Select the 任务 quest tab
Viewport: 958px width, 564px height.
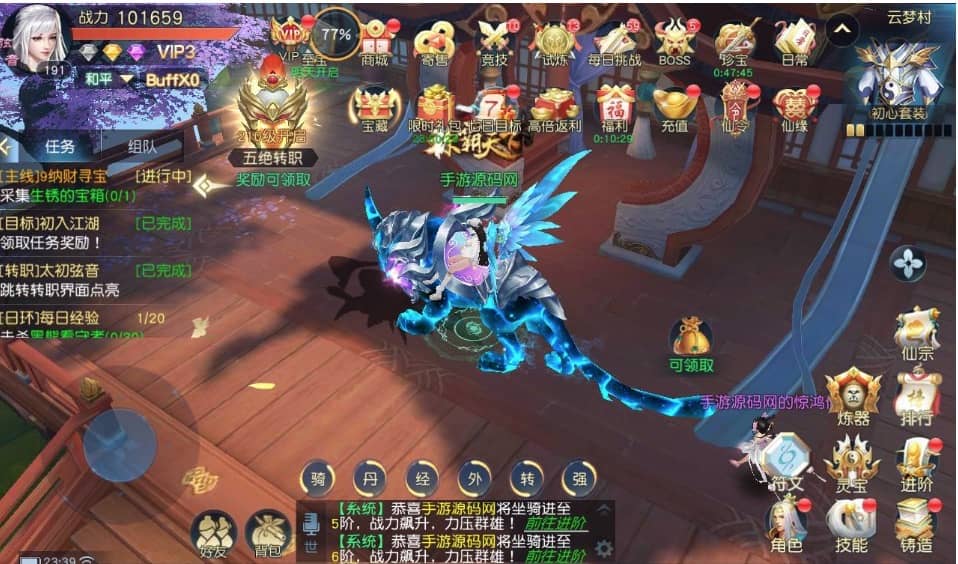tap(60, 146)
